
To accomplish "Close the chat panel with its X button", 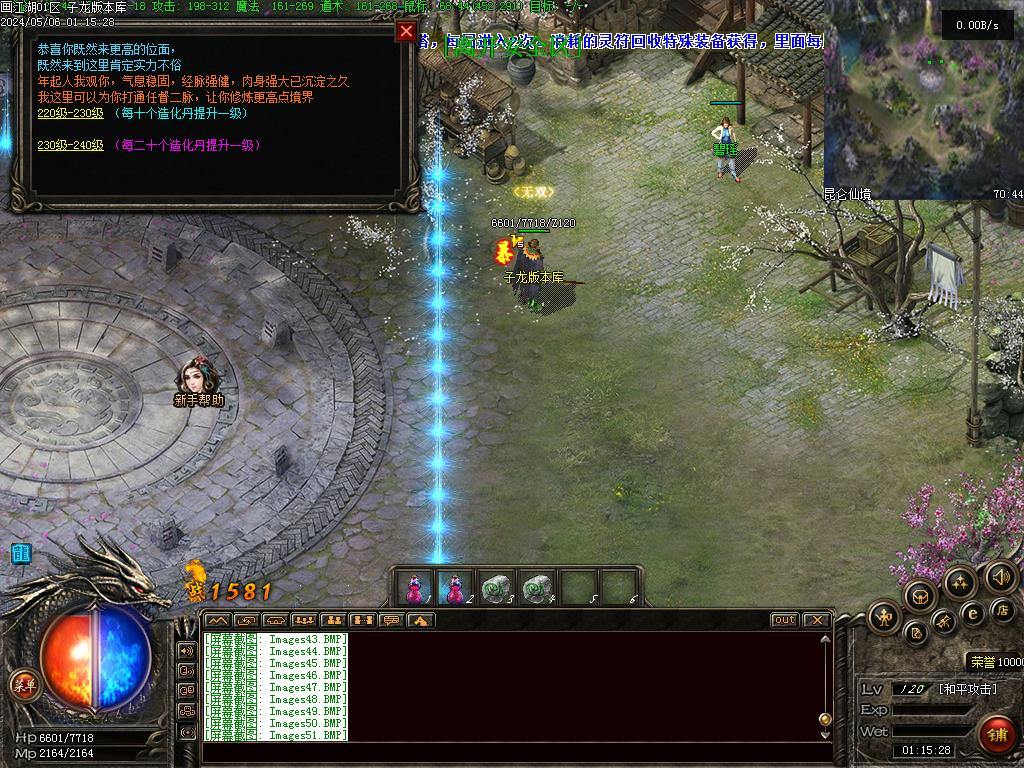I will click(x=816, y=620).
